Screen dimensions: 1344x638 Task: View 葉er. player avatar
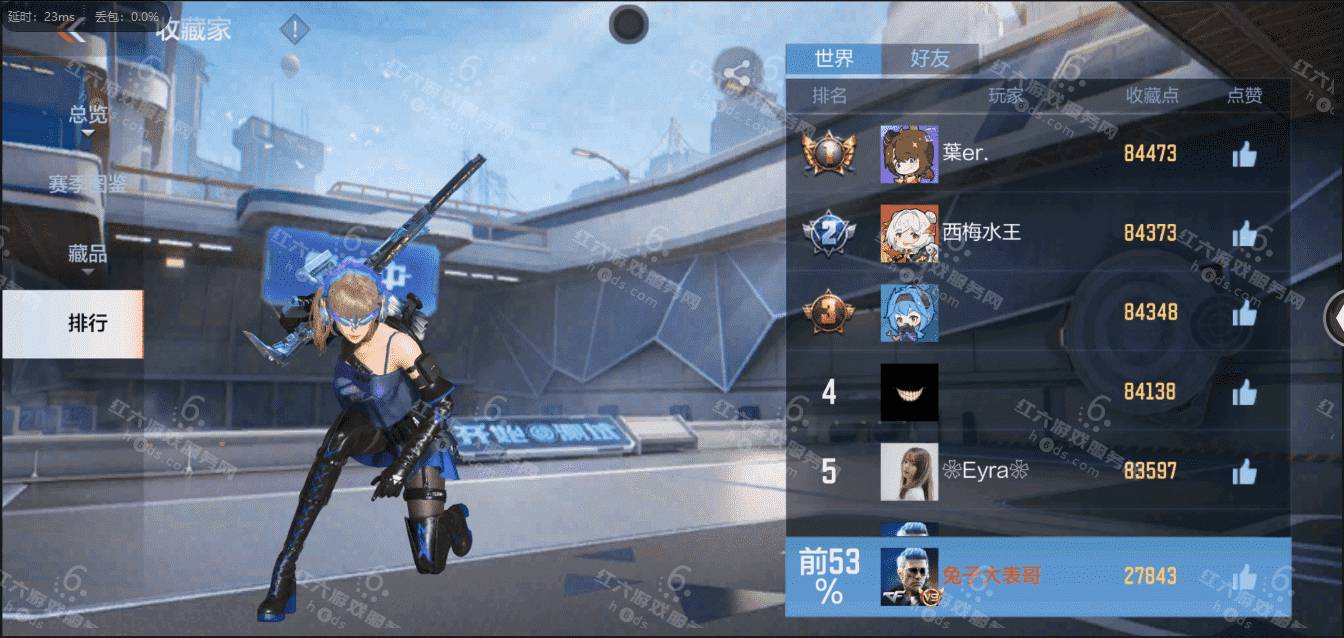tap(909, 154)
